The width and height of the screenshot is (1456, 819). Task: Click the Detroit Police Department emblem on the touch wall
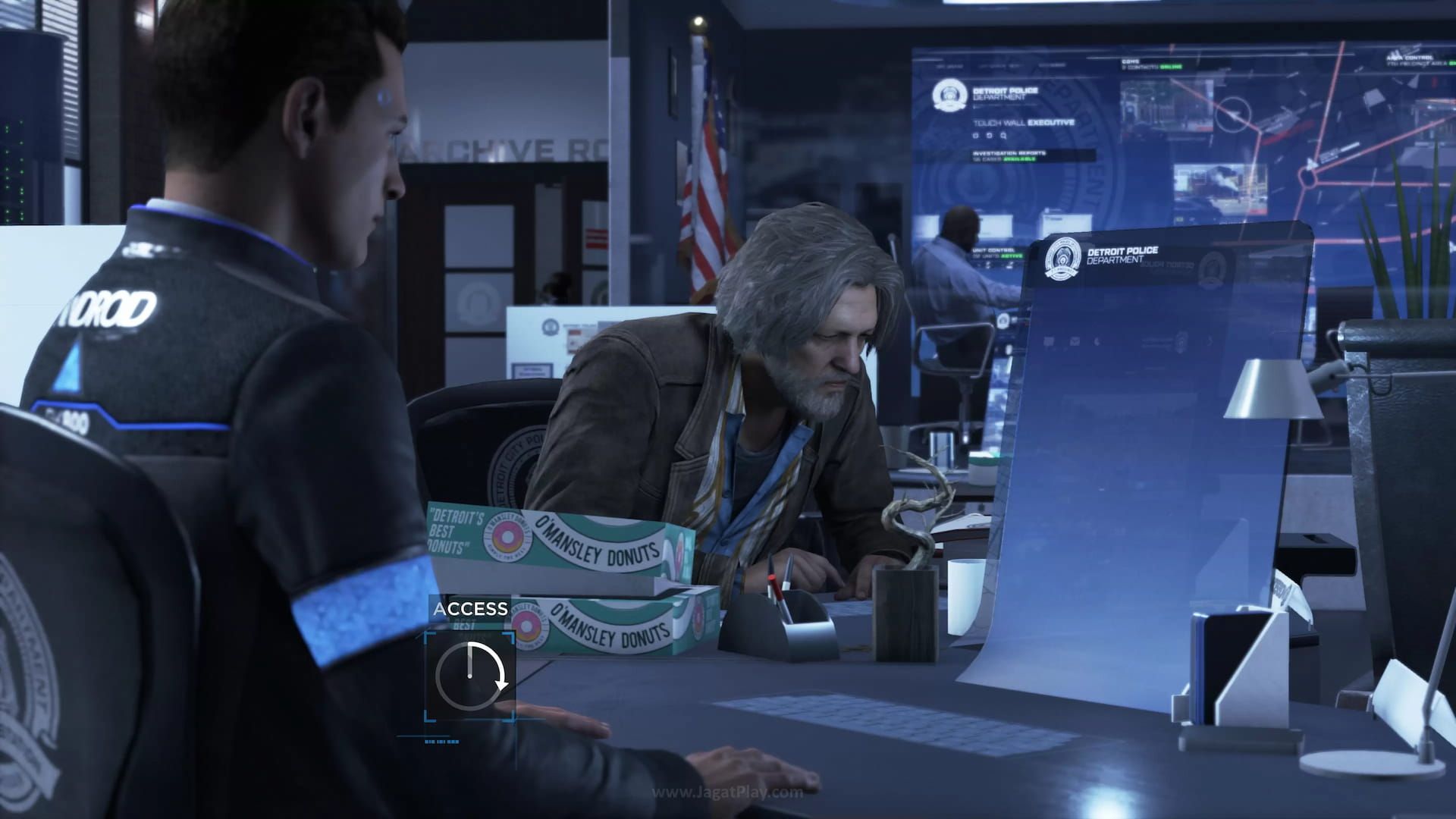[x=950, y=95]
